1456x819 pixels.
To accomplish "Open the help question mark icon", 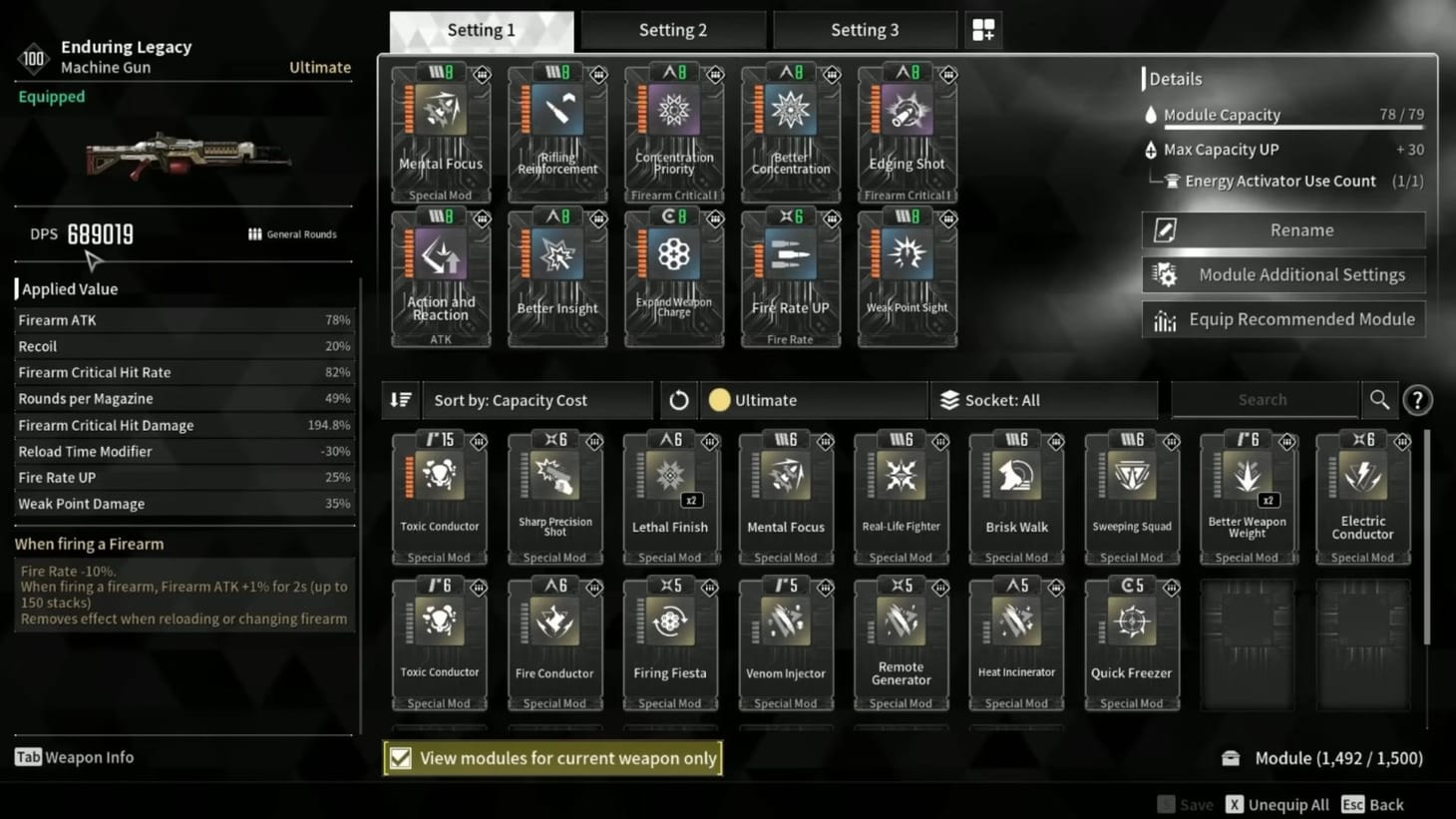I will click(1418, 399).
